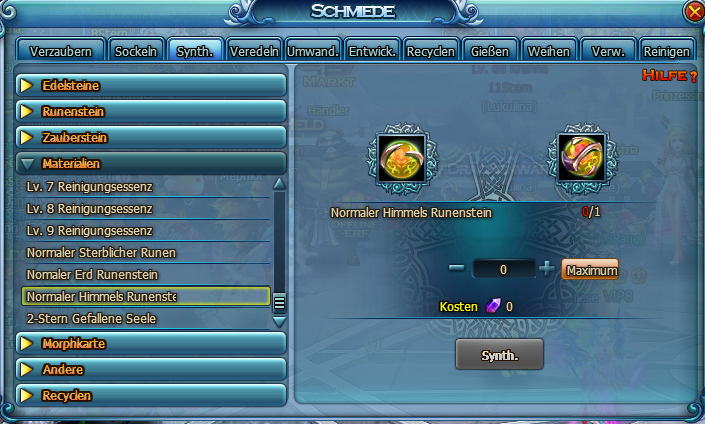Image resolution: width=705 pixels, height=424 pixels.
Task: Click the Maximum quantity button
Action: (x=590, y=270)
